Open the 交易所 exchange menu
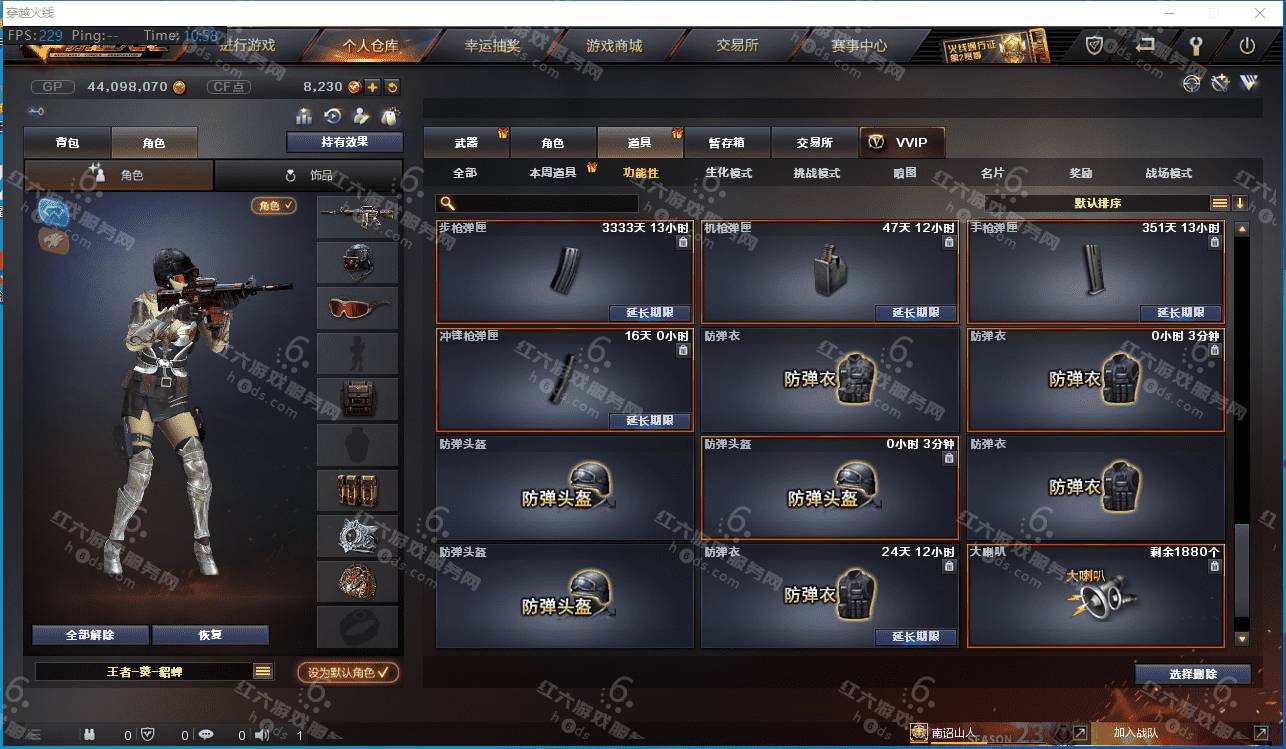1286x749 pixels. tap(737, 46)
